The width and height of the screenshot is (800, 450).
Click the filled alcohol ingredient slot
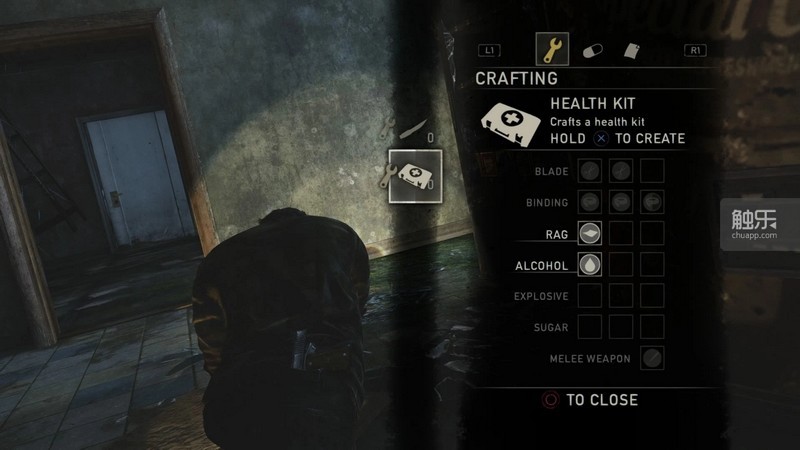point(590,264)
